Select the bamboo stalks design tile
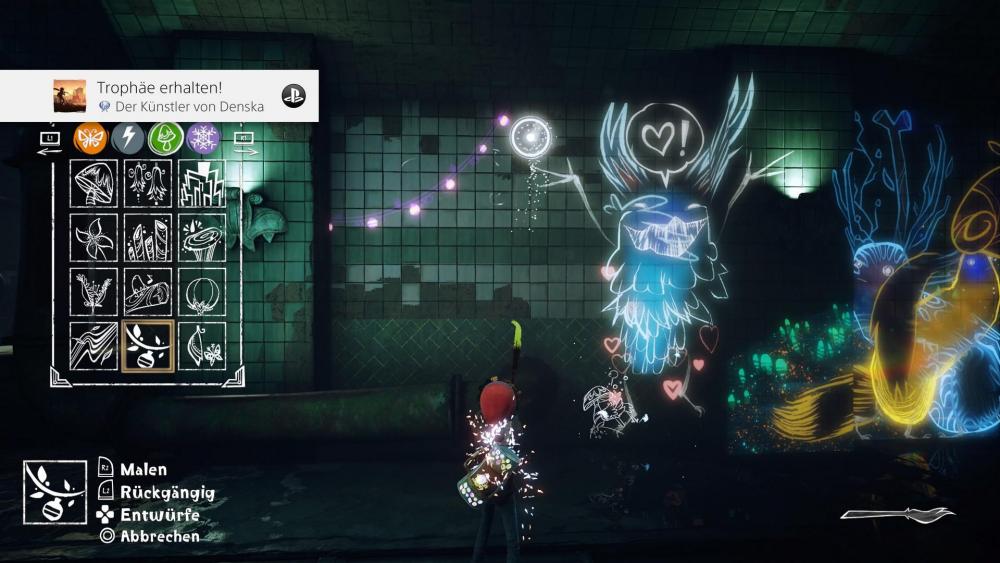This screenshot has width=1000, height=563. [x=148, y=237]
